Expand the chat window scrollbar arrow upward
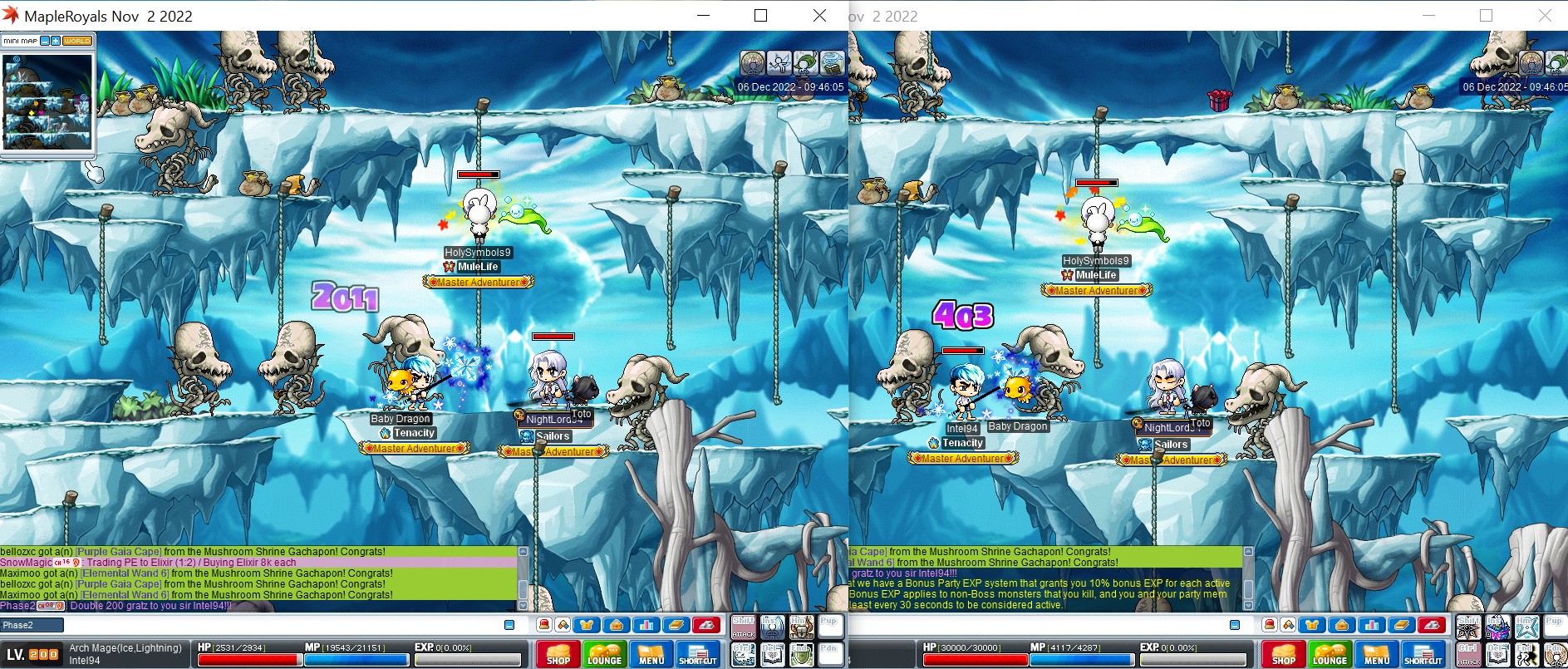The height and width of the screenshot is (669, 1568). (524, 551)
